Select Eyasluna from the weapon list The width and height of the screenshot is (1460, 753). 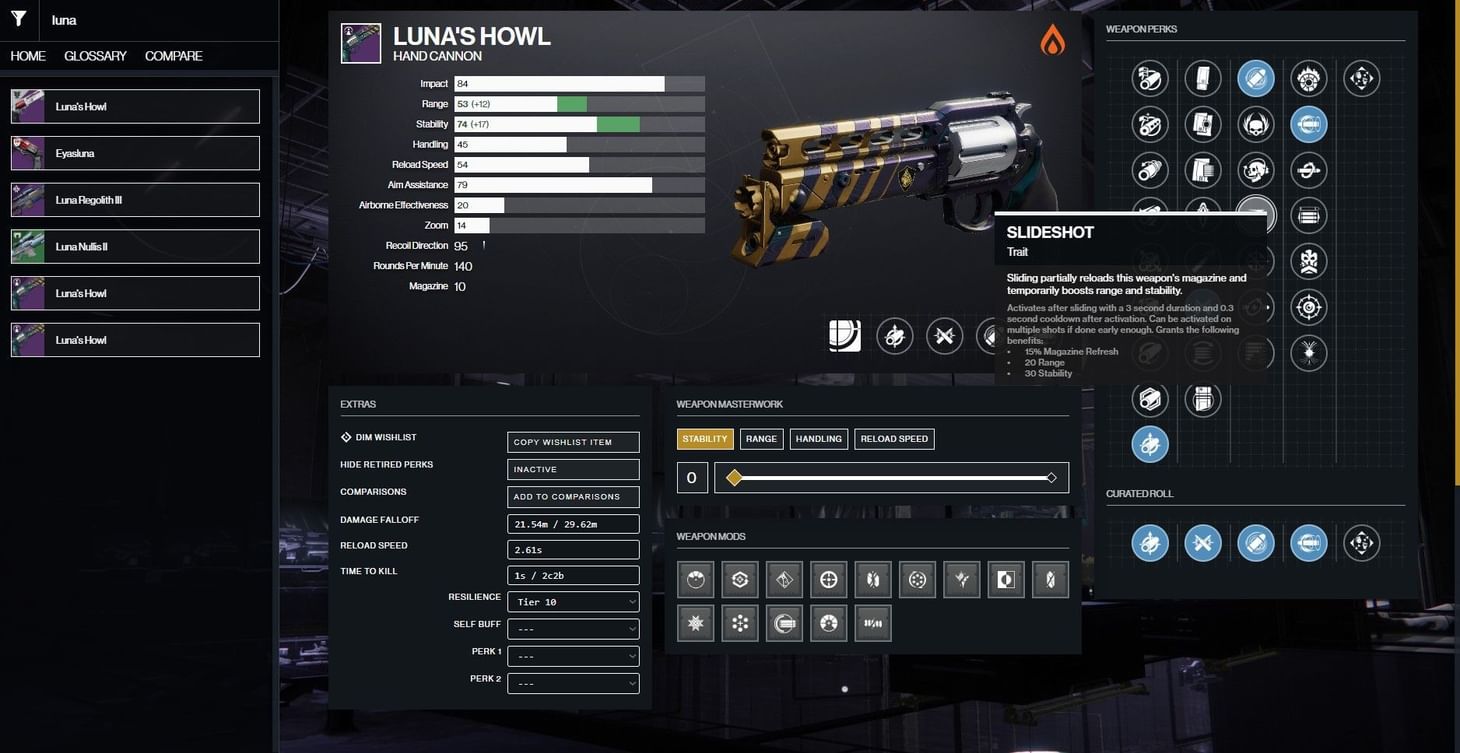[134, 152]
